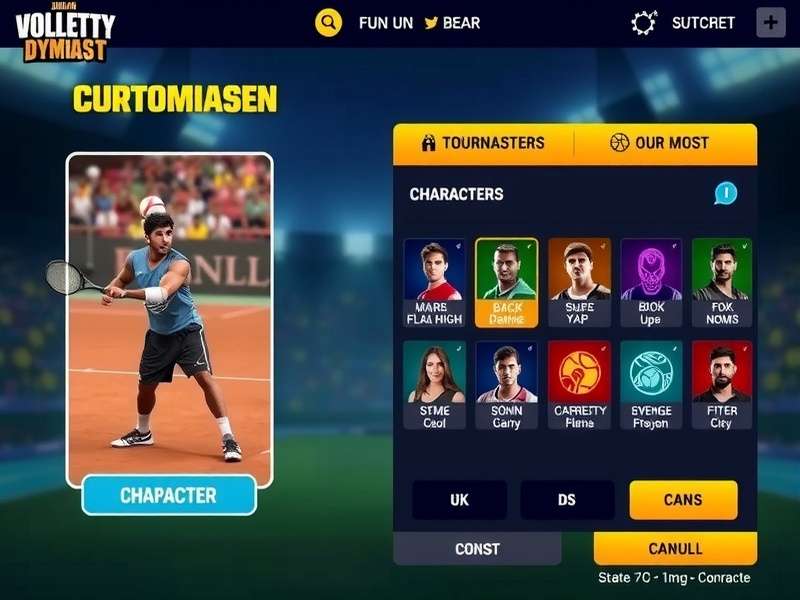The image size is (800, 600).
Task: Select the SUFE YAP character card
Action: click(x=579, y=282)
